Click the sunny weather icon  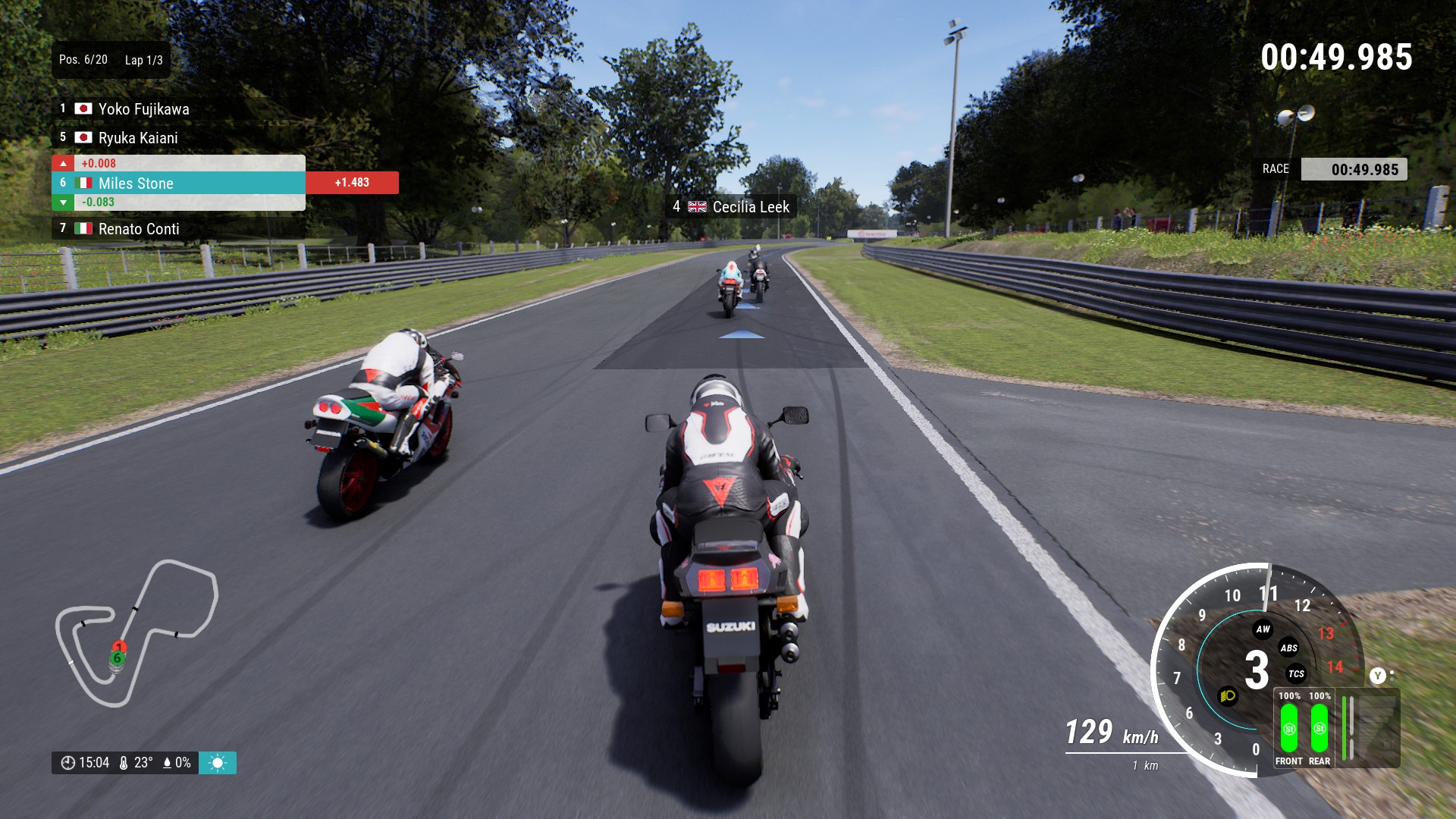(x=218, y=763)
